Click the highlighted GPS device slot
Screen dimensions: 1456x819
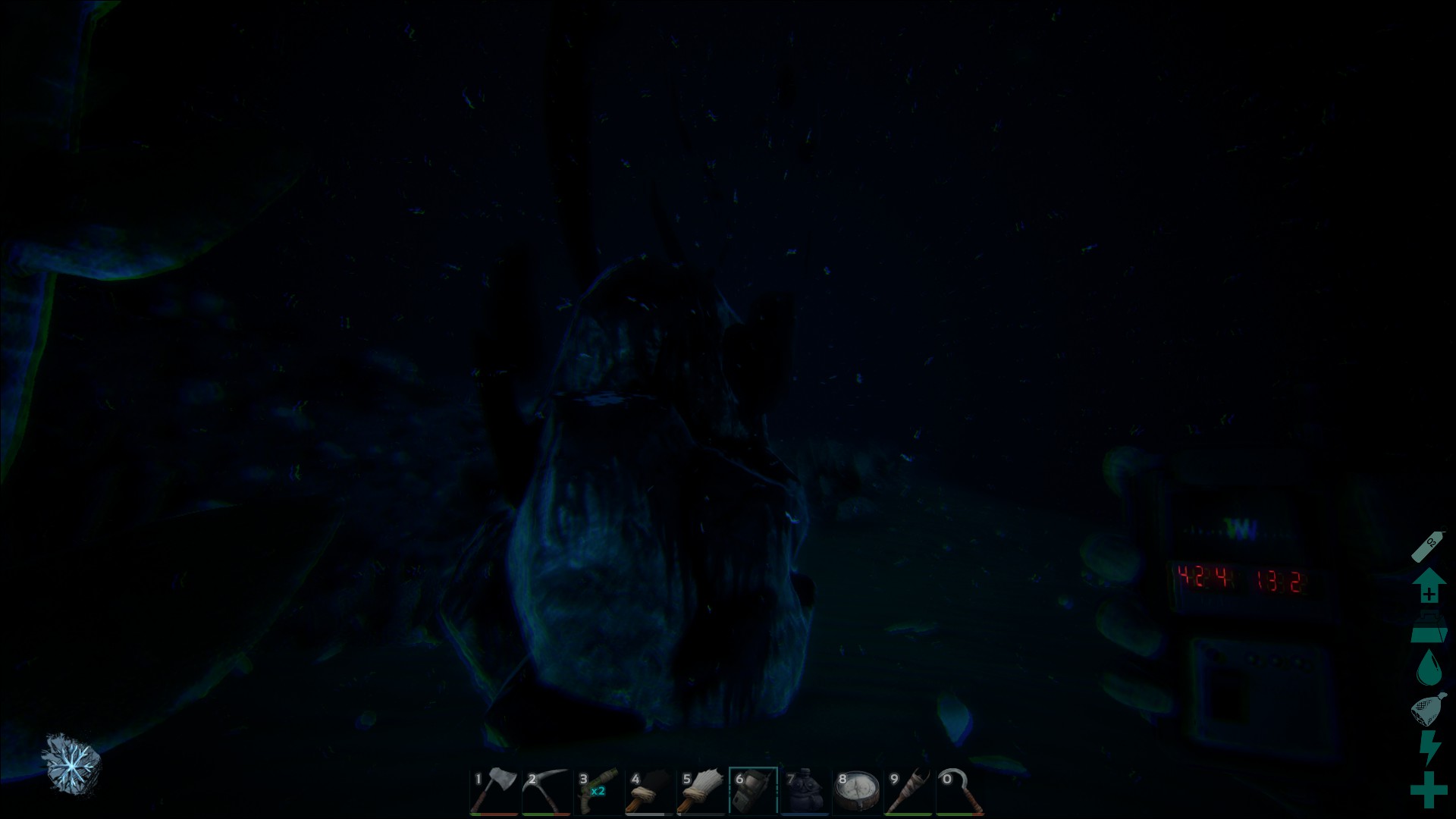pos(753,791)
